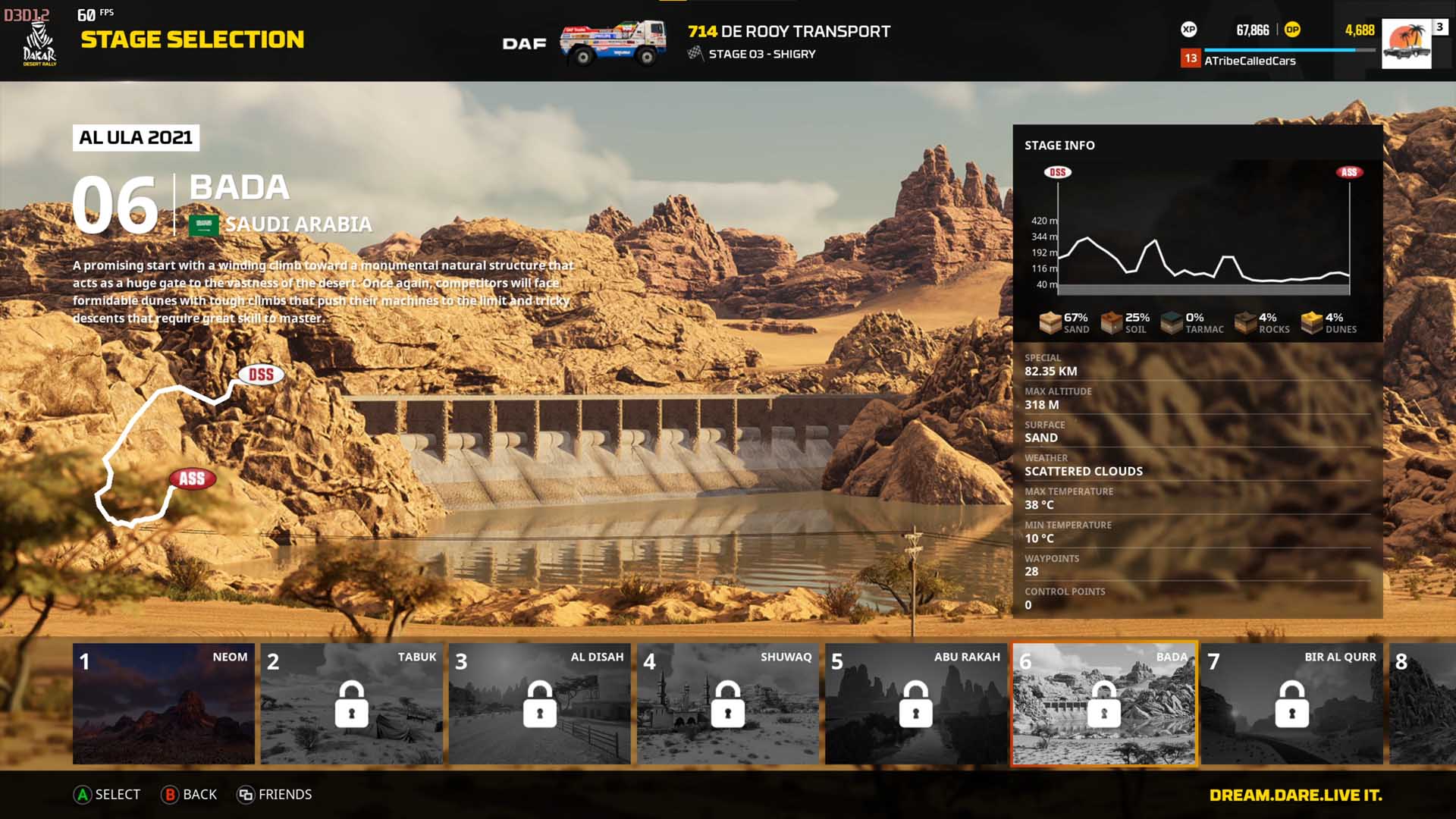The height and width of the screenshot is (819, 1456).
Task: Open the partially visible stage 8 tile
Action: pyautogui.click(x=1422, y=703)
